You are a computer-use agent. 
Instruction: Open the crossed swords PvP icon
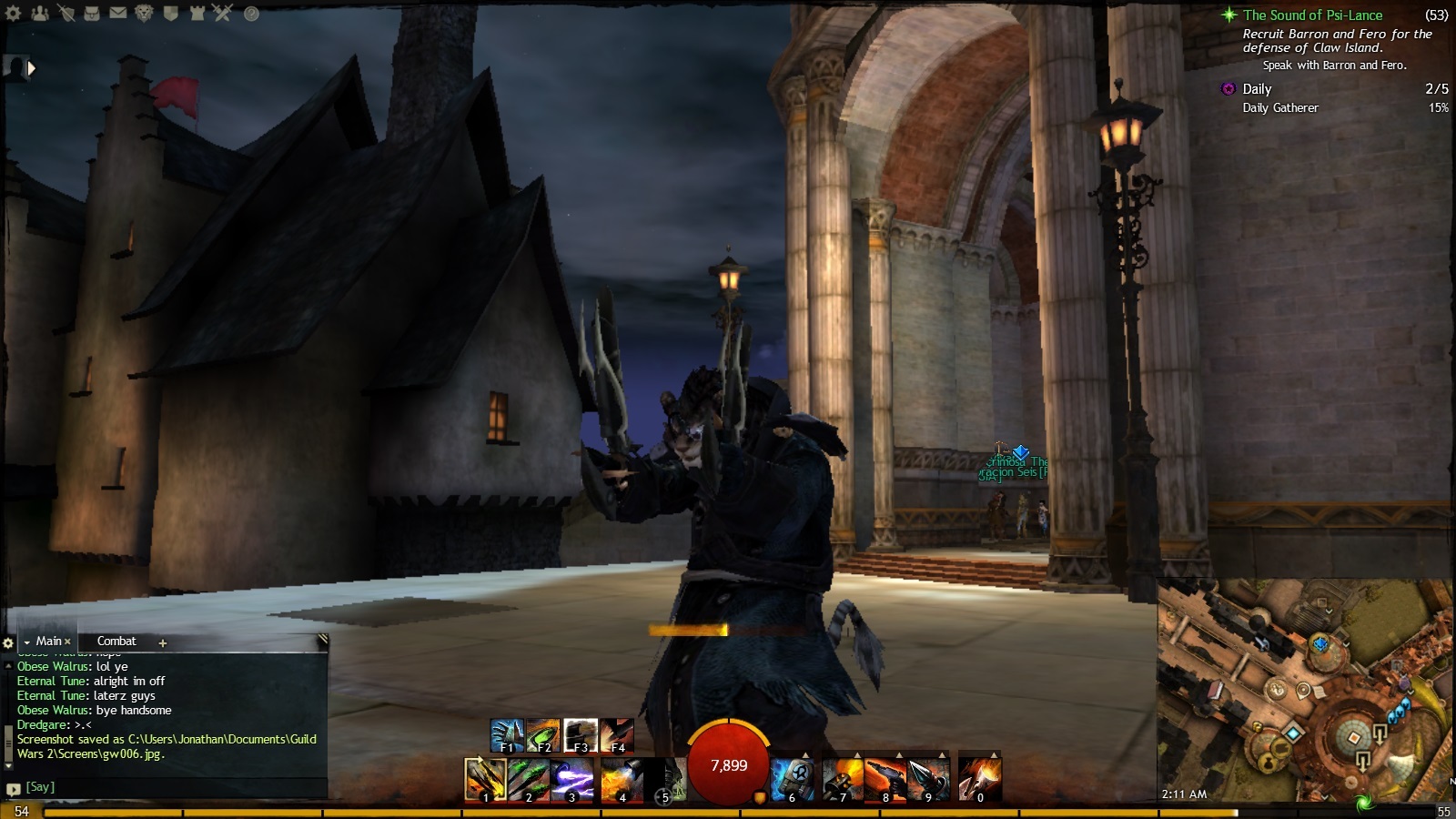point(223,13)
